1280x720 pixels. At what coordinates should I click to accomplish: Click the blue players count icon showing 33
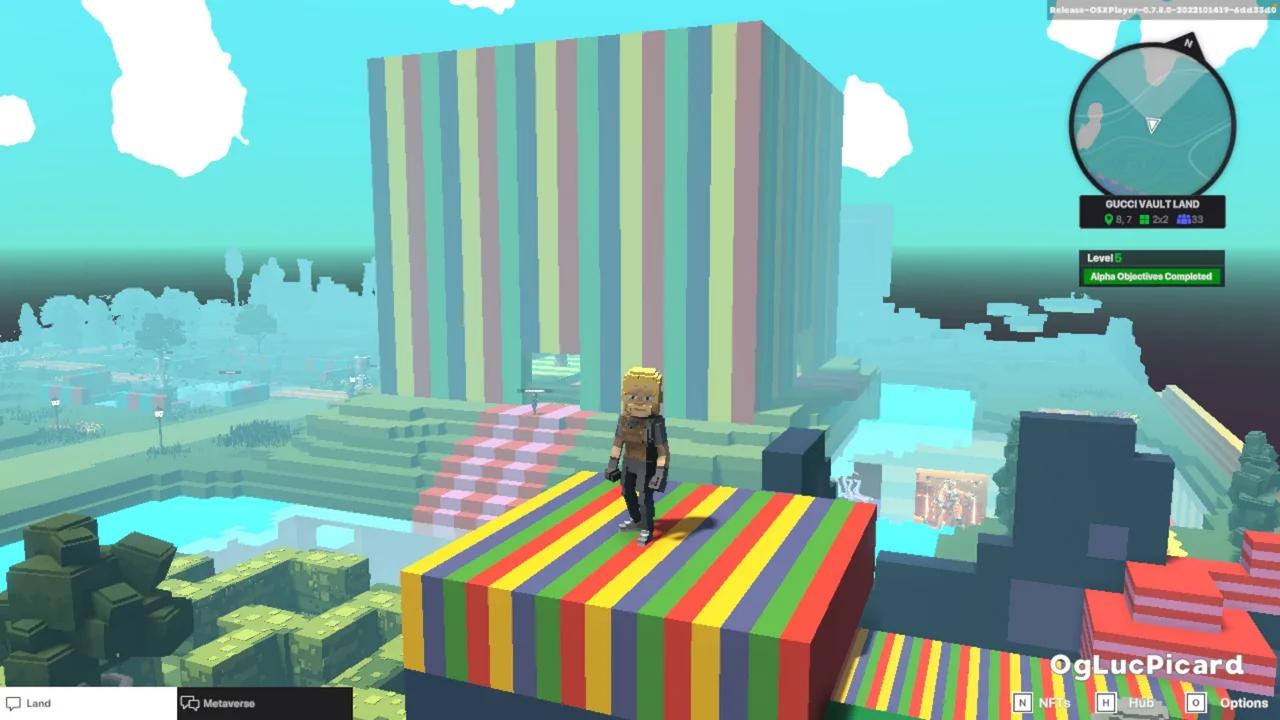click(x=1185, y=218)
